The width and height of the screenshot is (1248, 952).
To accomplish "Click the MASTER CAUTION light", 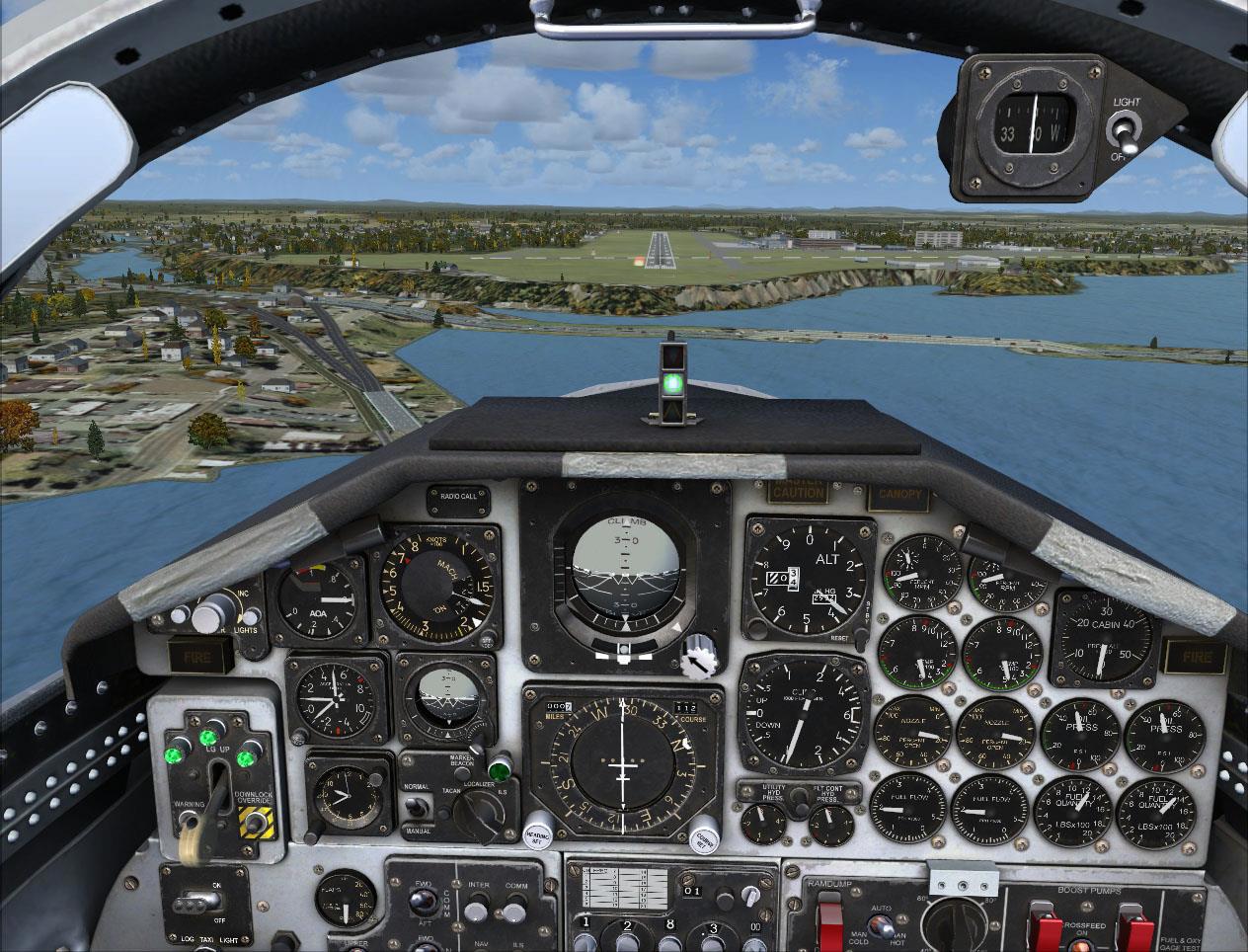I will click(798, 491).
